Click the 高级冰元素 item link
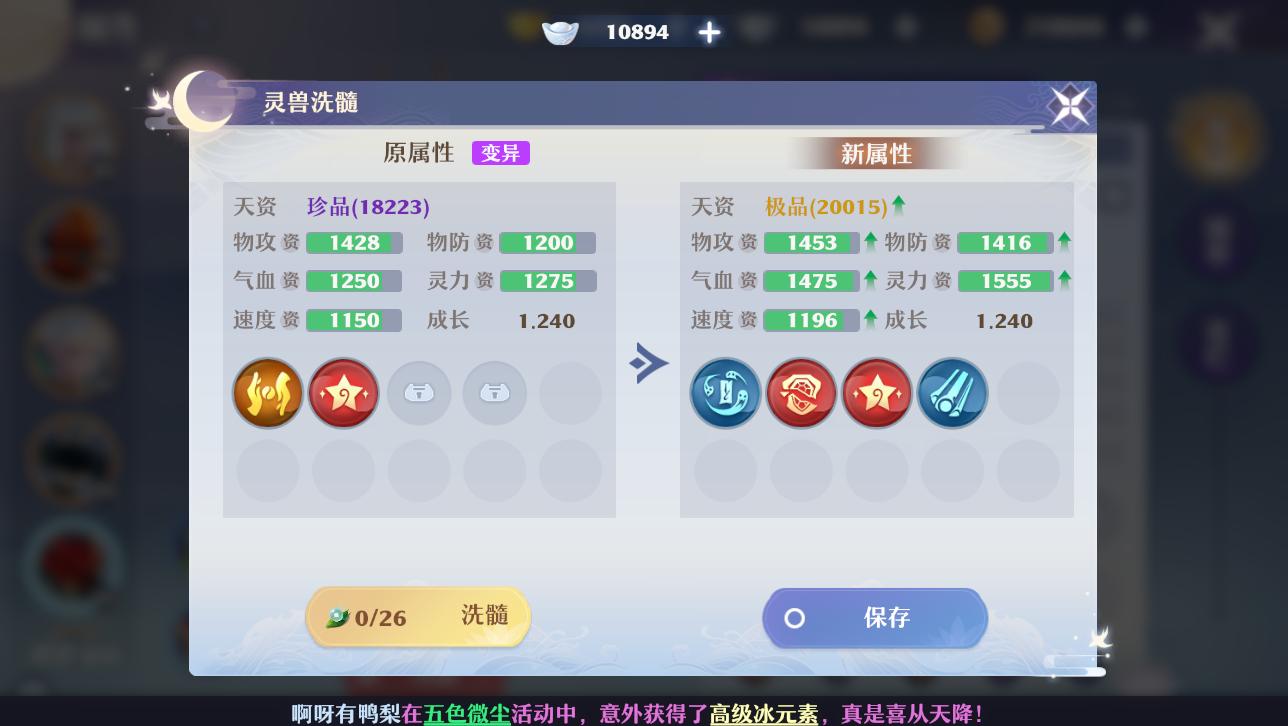1288x726 pixels. click(762, 713)
